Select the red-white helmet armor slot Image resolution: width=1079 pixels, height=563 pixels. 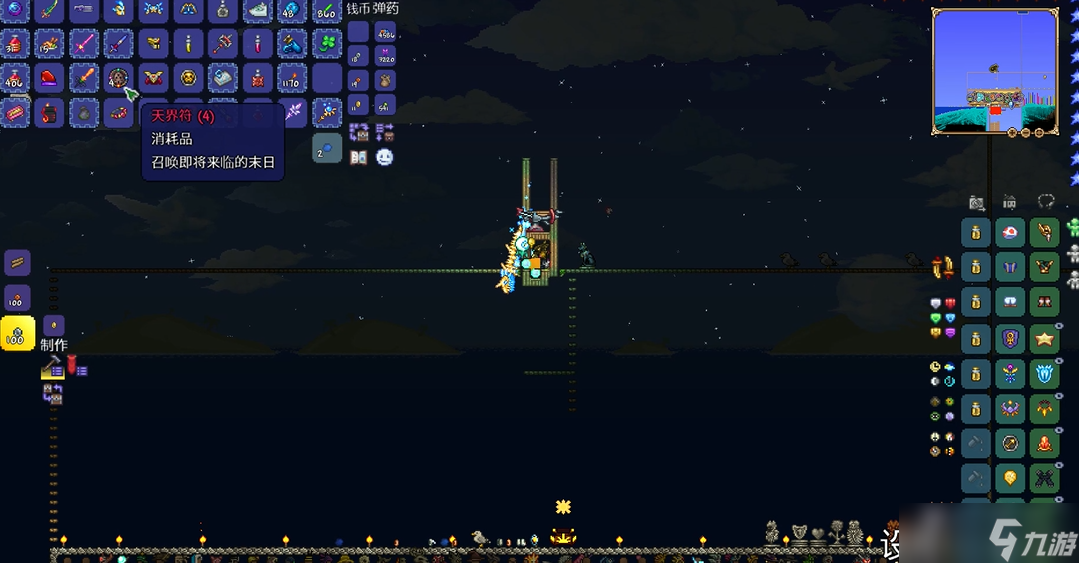(x=1010, y=234)
